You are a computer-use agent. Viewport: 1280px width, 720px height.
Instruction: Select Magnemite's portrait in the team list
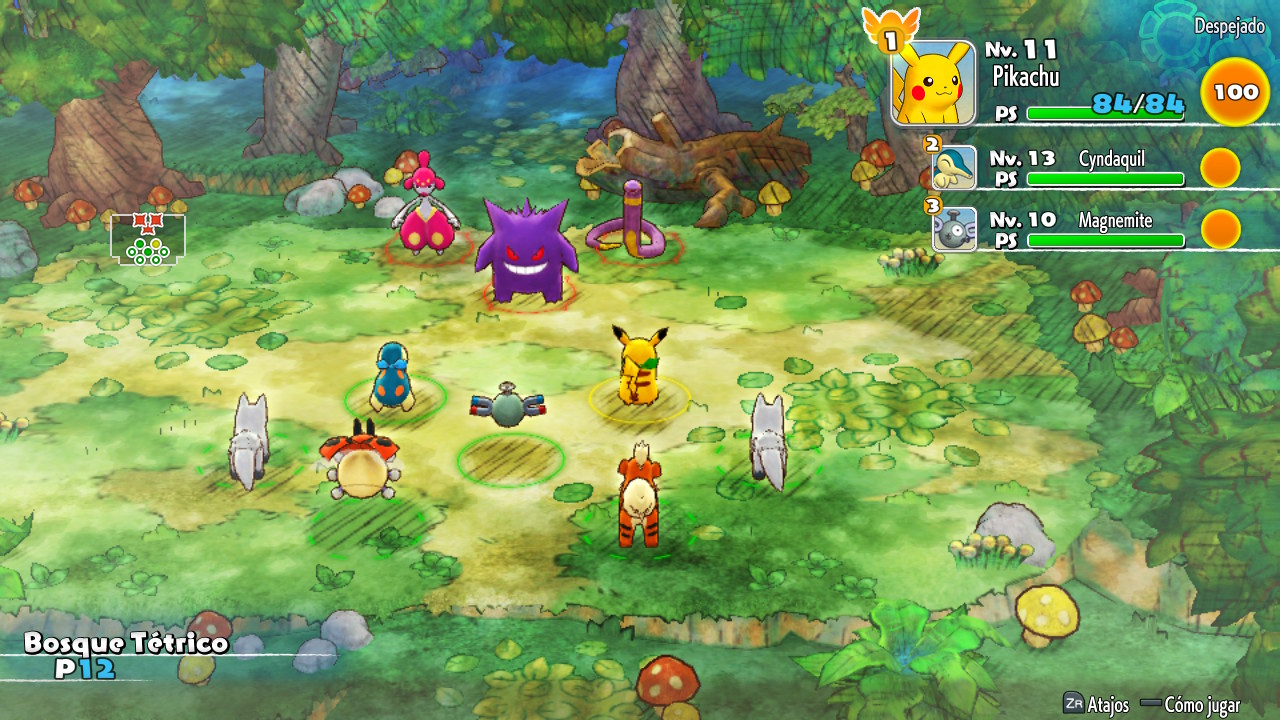(x=954, y=229)
